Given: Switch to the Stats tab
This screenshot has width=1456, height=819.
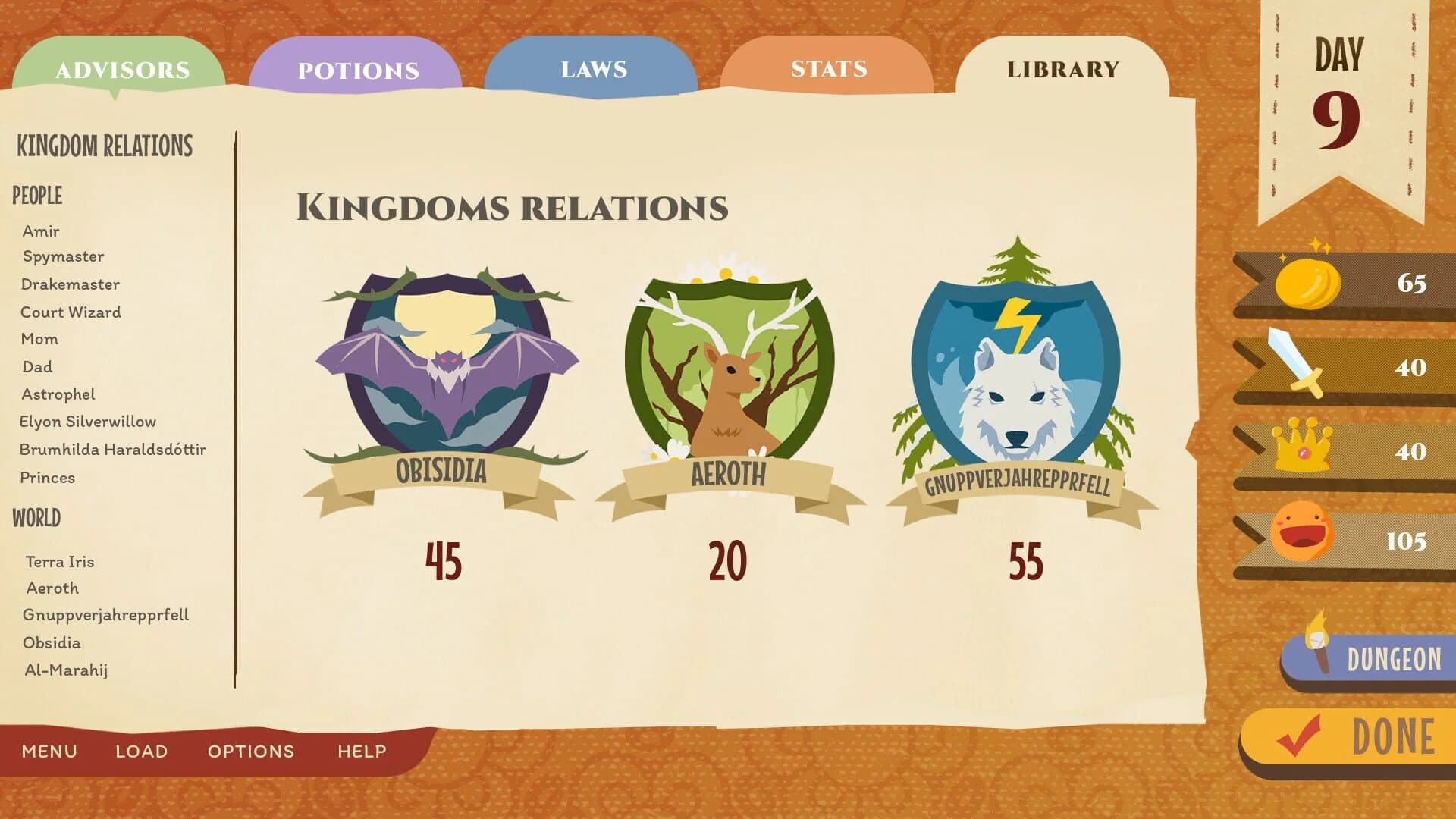Looking at the screenshot, I should (827, 70).
